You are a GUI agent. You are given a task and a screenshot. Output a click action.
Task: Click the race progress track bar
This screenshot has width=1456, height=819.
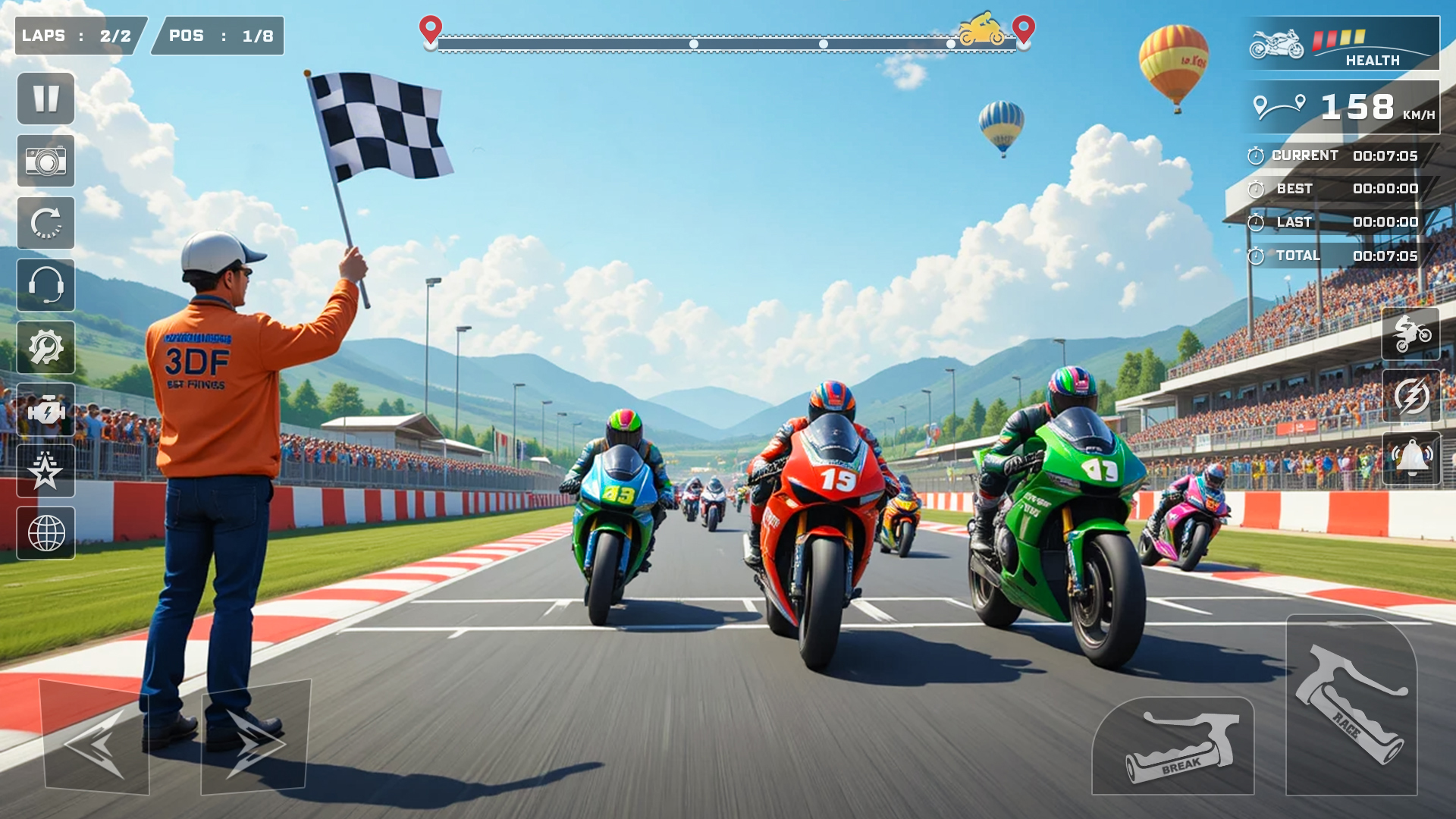[x=728, y=43]
